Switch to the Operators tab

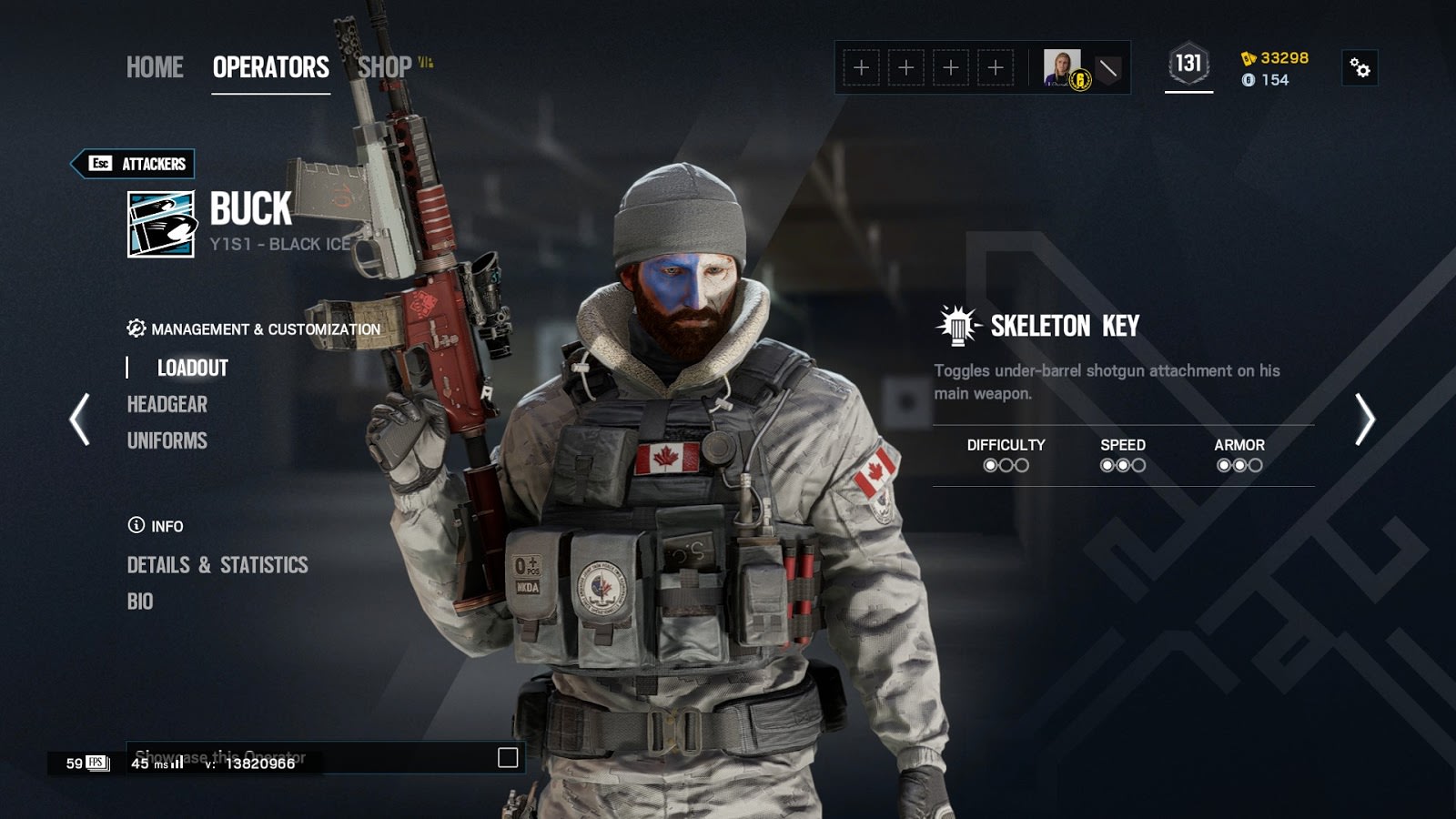click(270, 67)
